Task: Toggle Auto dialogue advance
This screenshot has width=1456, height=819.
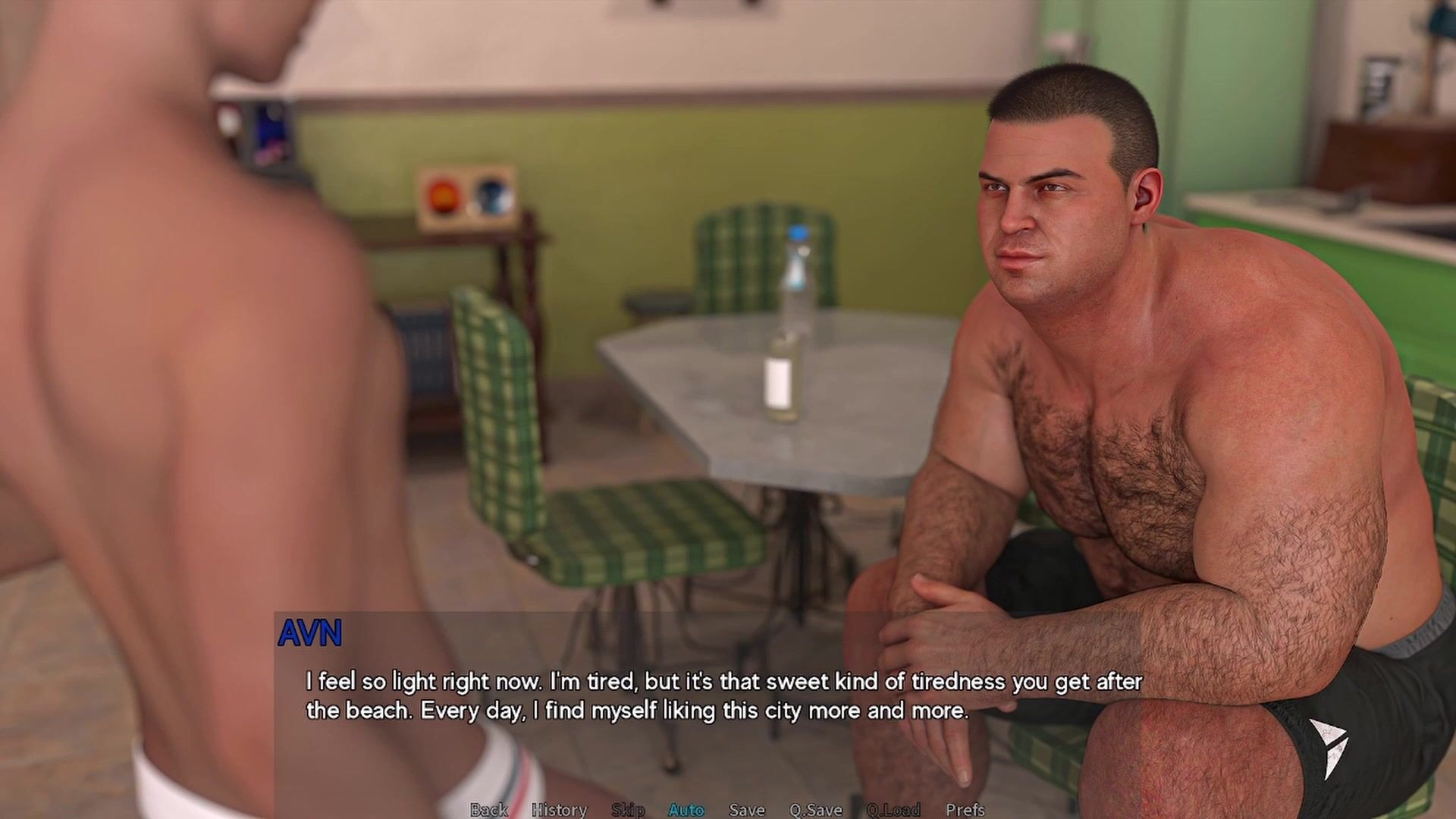Action: tap(686, 810)
